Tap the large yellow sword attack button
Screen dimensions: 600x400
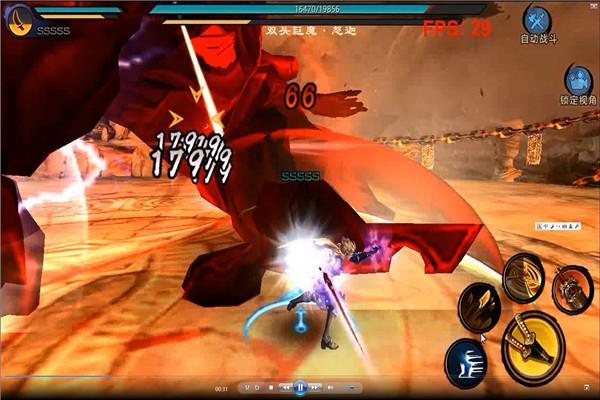tap(533, 346)
